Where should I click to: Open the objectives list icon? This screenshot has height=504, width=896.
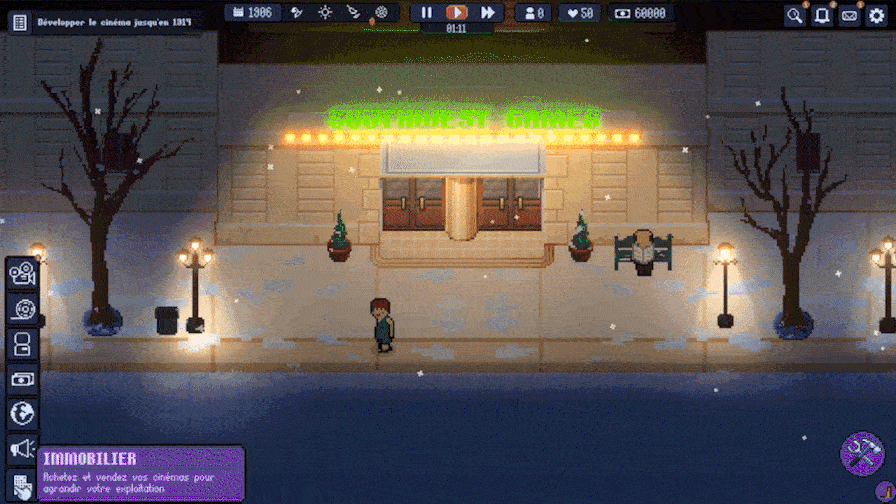click(19, 21)
